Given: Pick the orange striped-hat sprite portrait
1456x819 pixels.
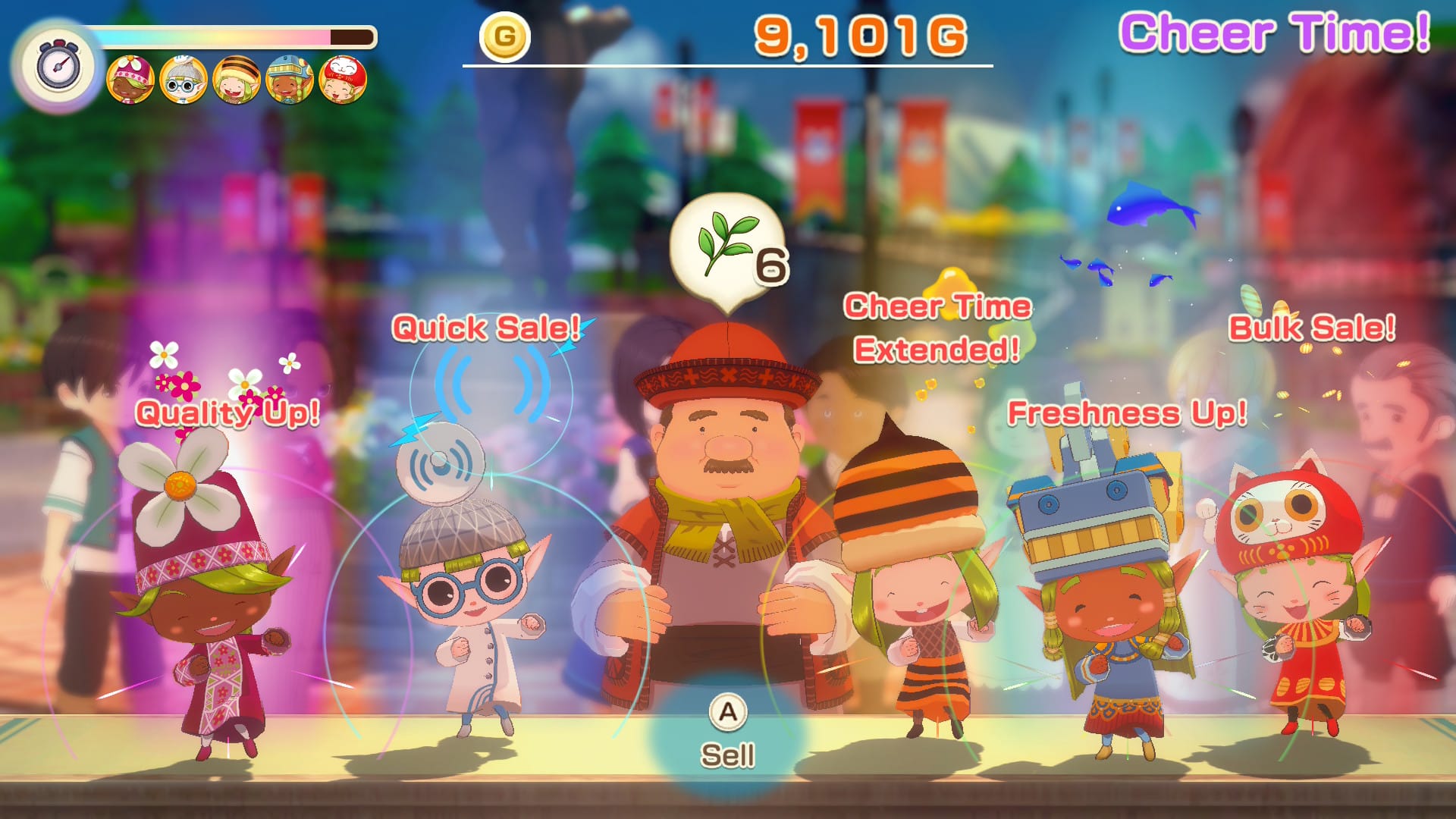Looking at the screenshot, I should (x=237, y=80).
